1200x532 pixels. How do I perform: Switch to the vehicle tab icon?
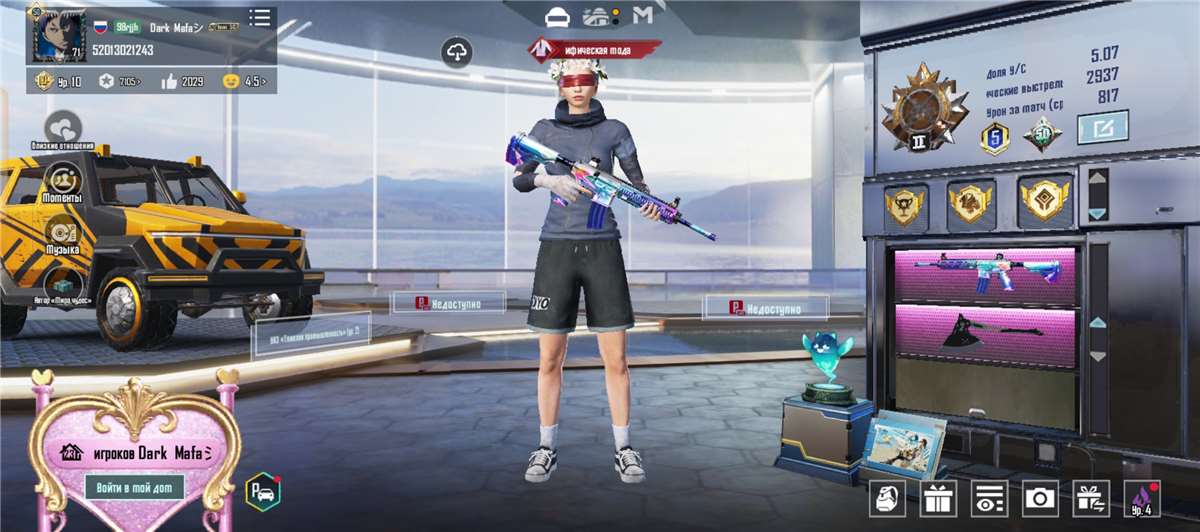[557, 17]
